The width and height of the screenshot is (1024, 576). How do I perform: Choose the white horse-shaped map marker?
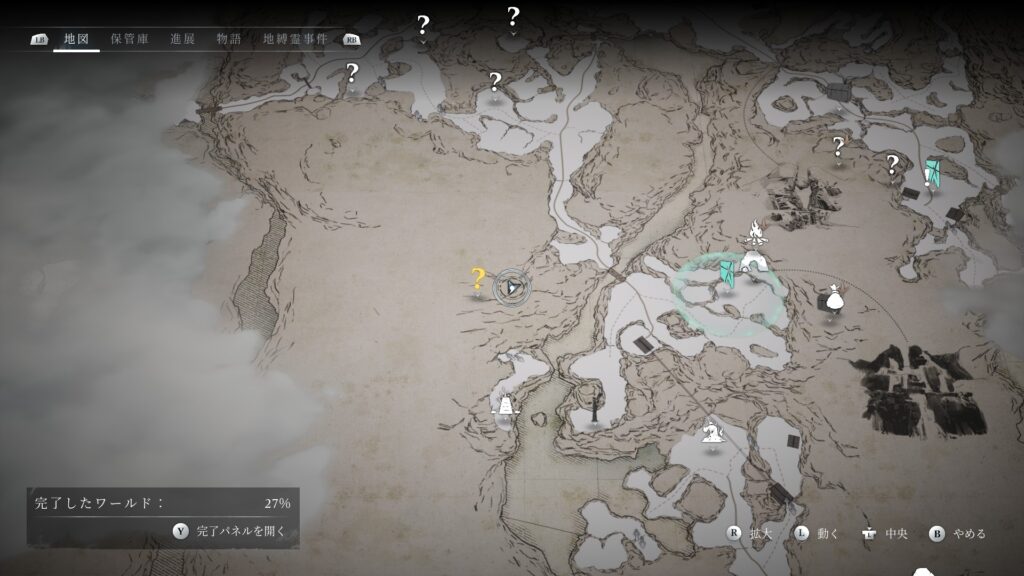point(712,429)
